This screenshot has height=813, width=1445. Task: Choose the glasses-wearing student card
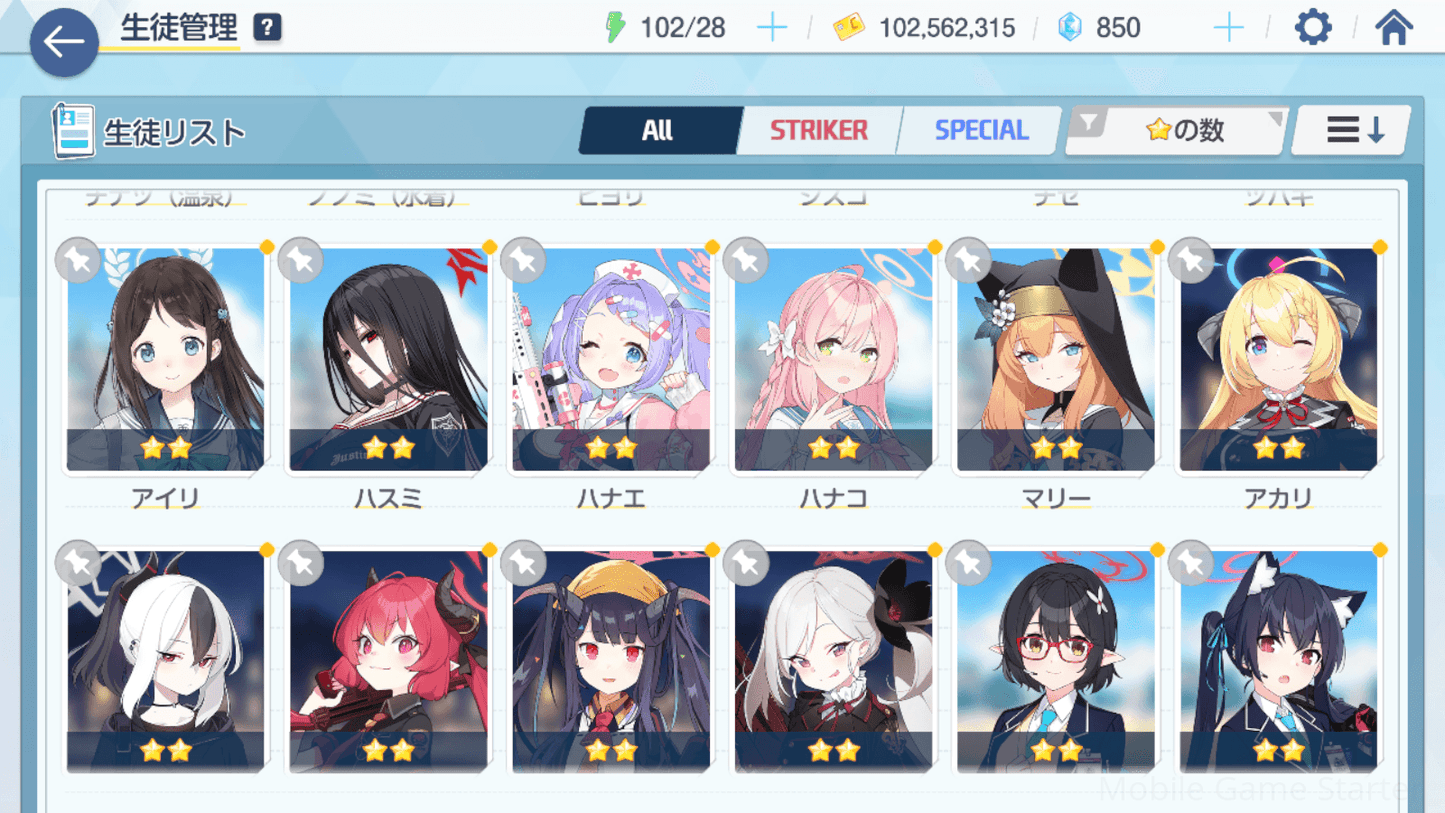pyautogui.click(x=1056, y=662)
